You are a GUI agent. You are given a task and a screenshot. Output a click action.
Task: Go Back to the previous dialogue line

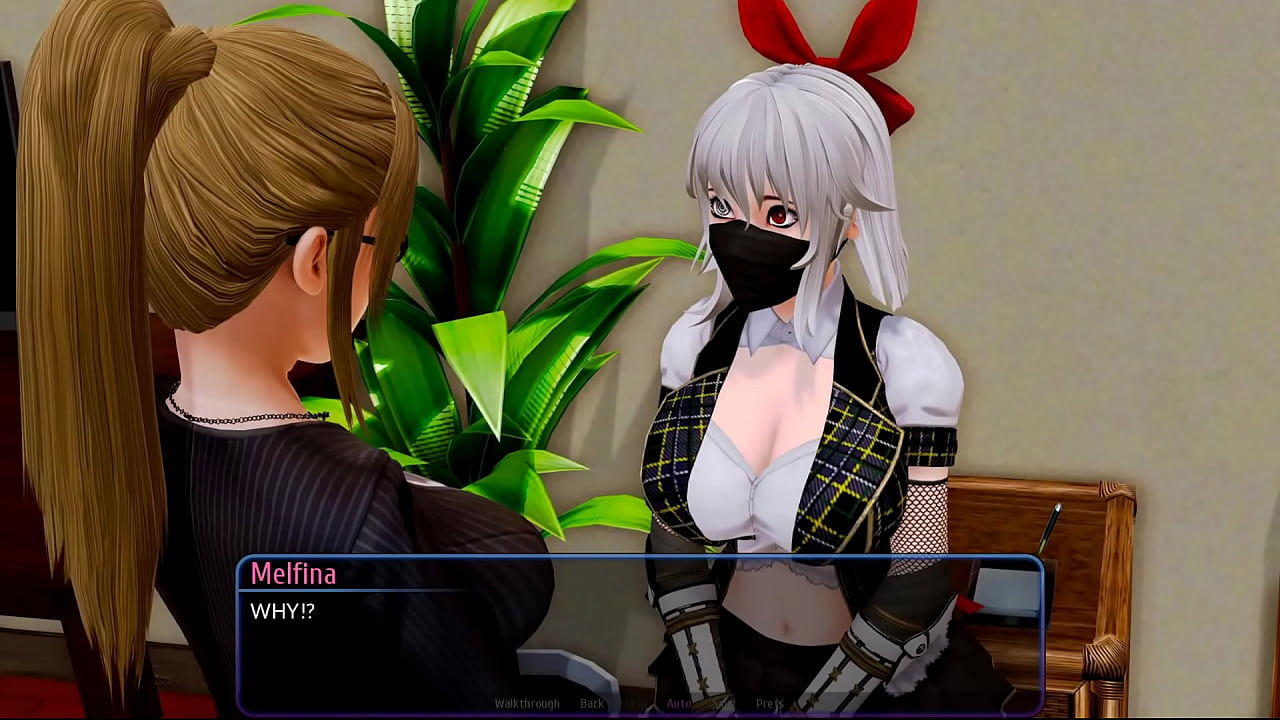[x=592, y=703]
